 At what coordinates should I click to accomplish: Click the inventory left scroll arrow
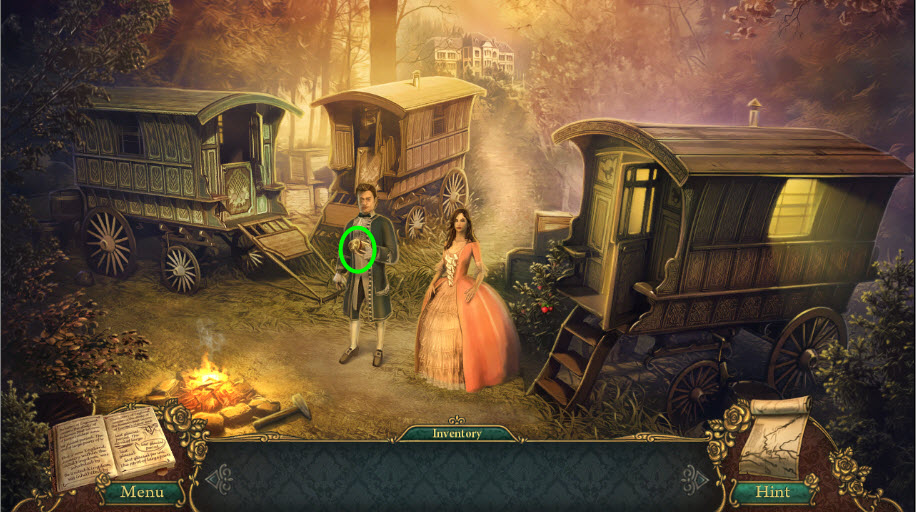coord(217,478)
